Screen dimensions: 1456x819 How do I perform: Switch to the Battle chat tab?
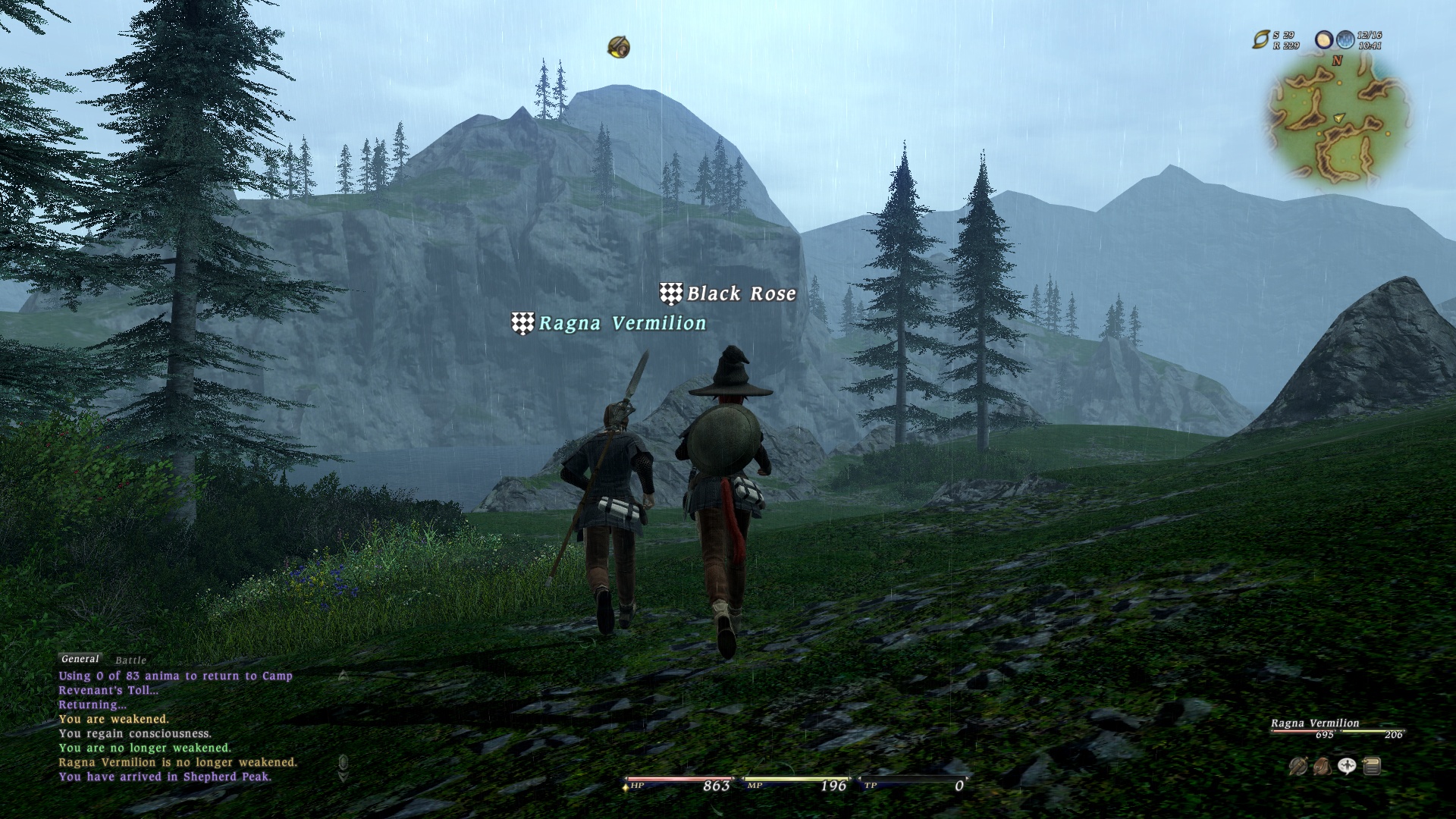(x=130, y=661)
